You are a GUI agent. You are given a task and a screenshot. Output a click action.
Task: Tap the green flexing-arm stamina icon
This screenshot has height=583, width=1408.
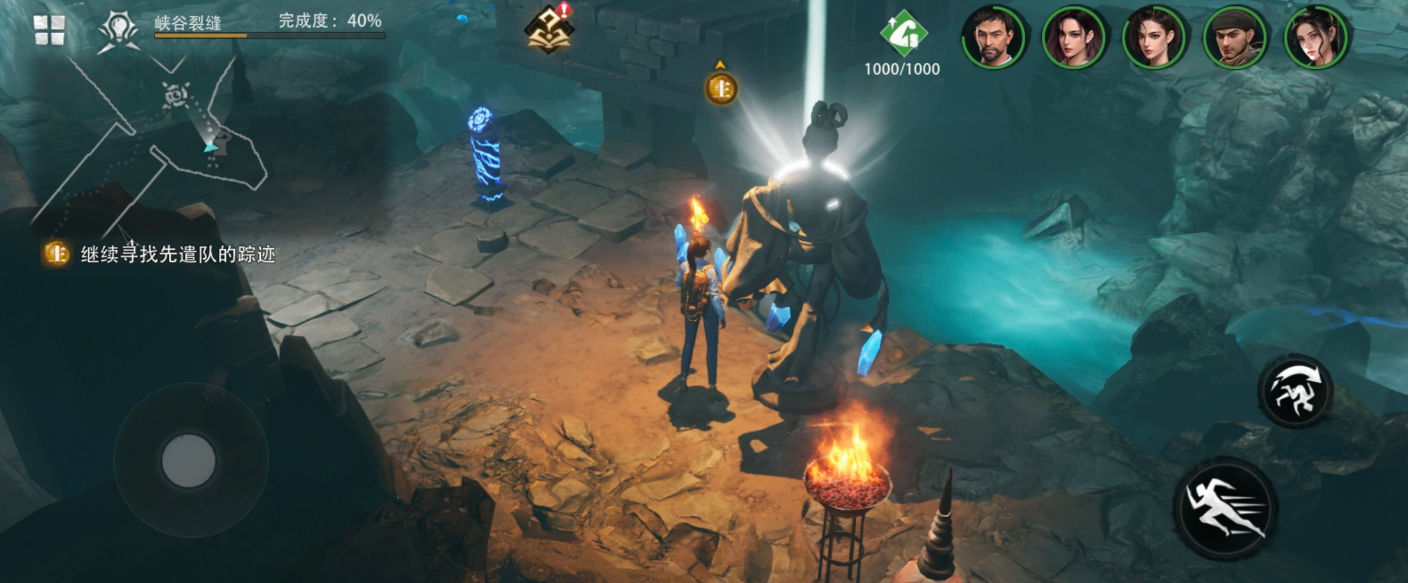tap(903, 36)
